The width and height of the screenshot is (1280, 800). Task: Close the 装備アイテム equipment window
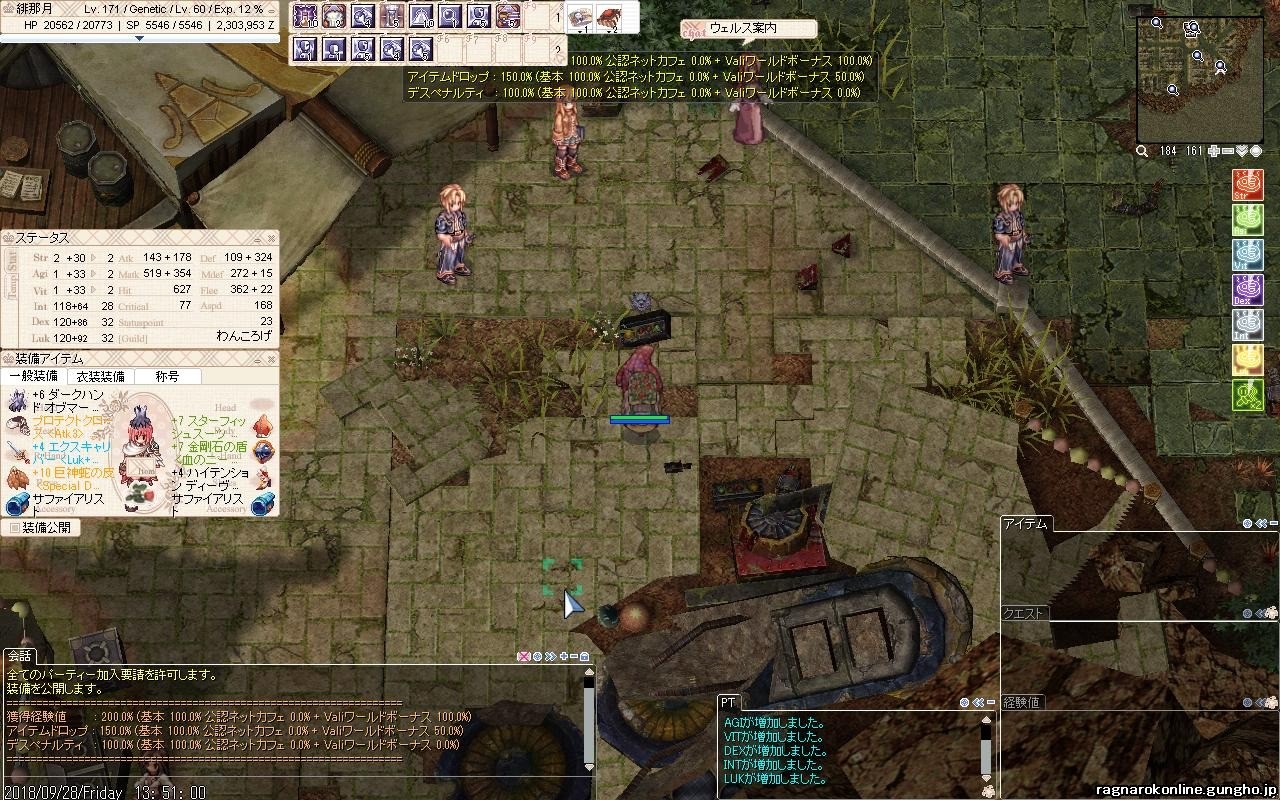(271, 358)
